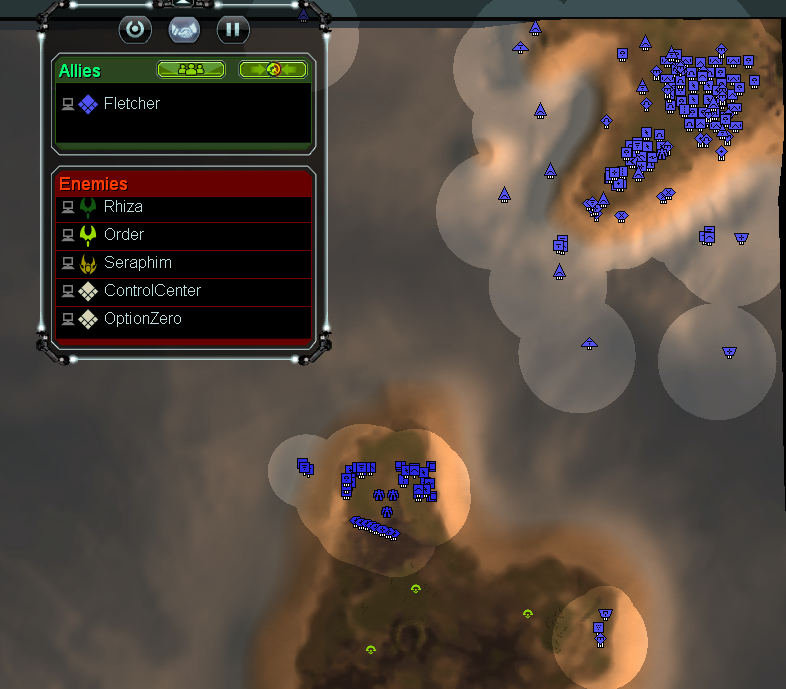The width and height of the screenshot is (786, 689).
Task: Click the round power-symbol button
Action: 135,29
